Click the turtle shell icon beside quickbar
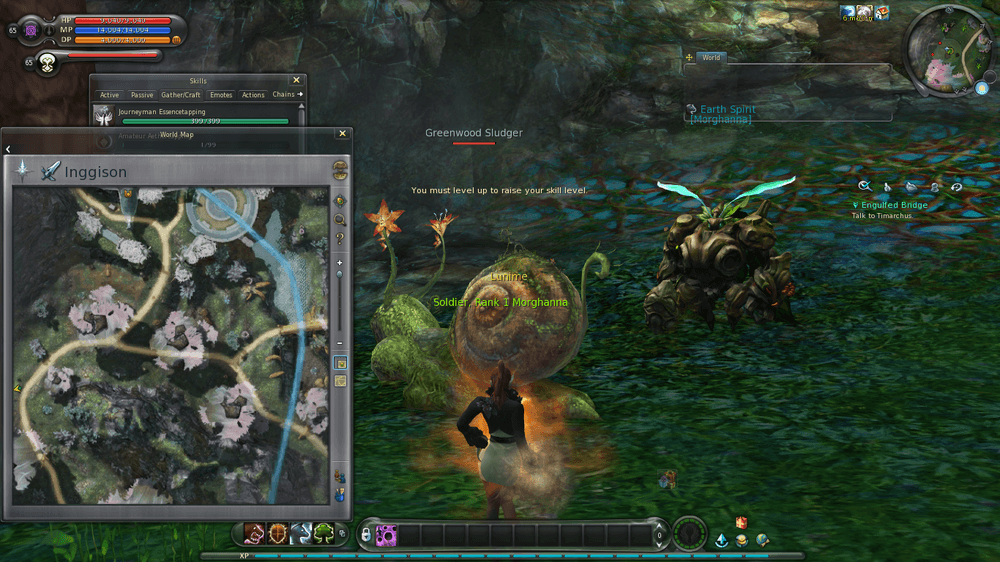The height and width of the screenshot is (562, 1000). [278, 534]
